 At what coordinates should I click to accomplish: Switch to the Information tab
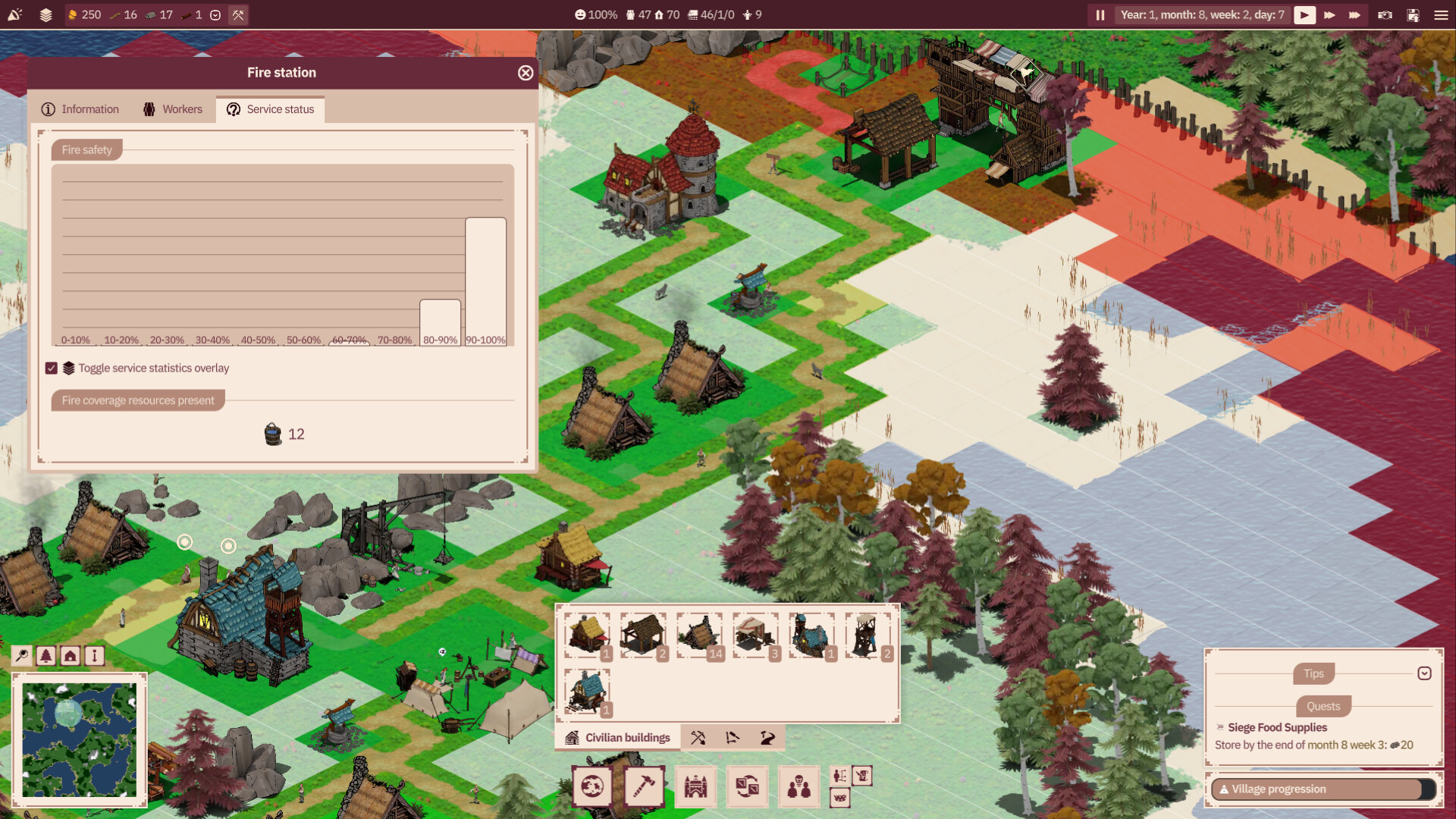(x=80, y=109)
